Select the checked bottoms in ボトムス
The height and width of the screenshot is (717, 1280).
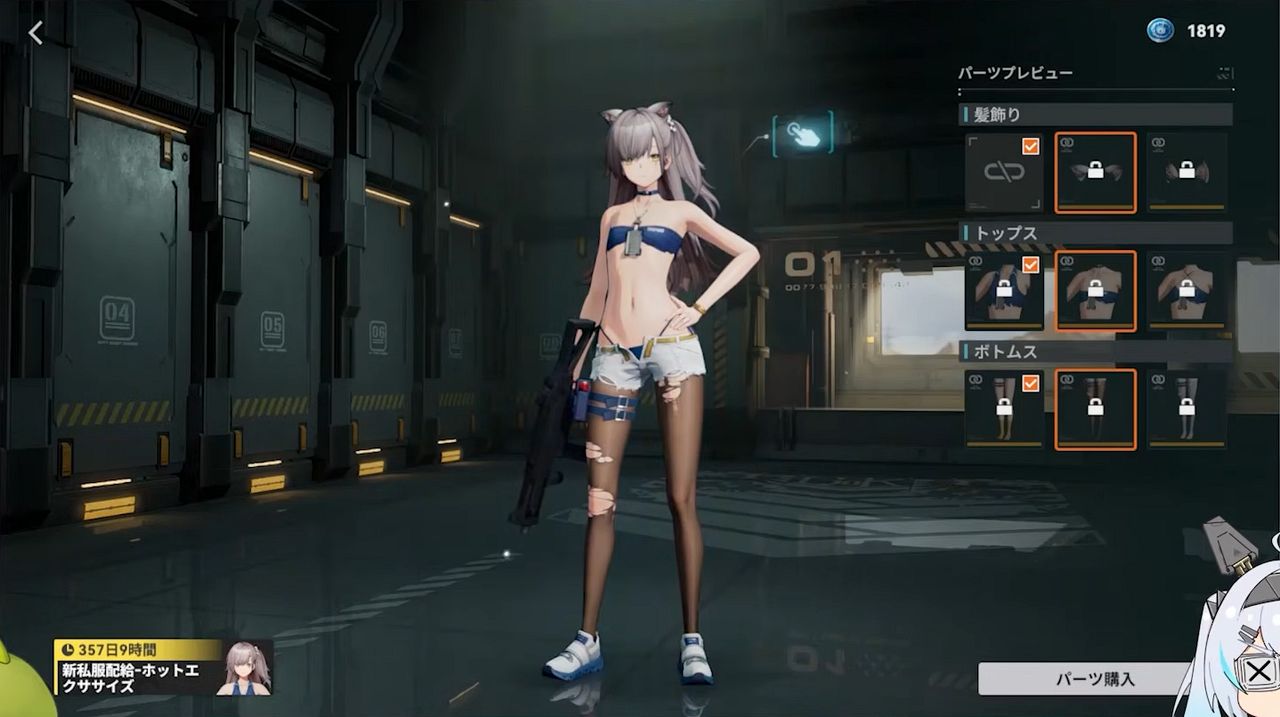click(1004, 409)
